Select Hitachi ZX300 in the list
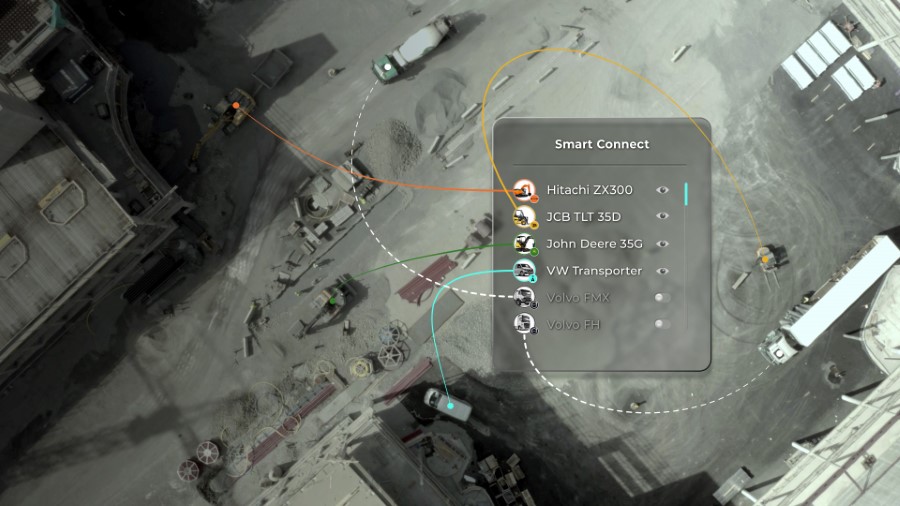Viewport: 900px width, 506px height. (x=589, y=190)
